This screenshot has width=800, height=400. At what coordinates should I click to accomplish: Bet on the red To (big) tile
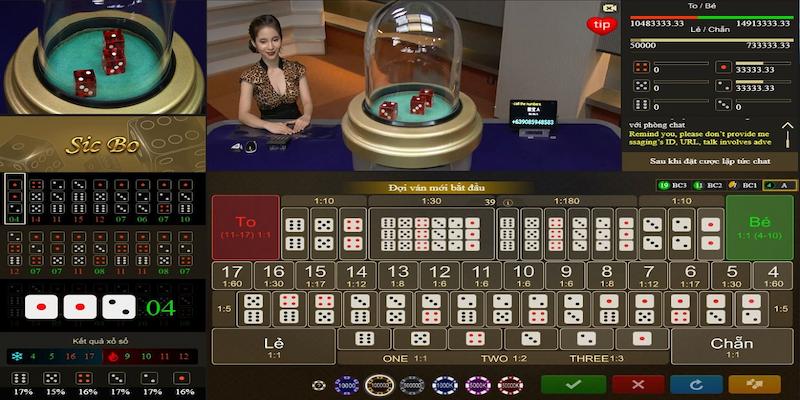click(x=245, y=226)
